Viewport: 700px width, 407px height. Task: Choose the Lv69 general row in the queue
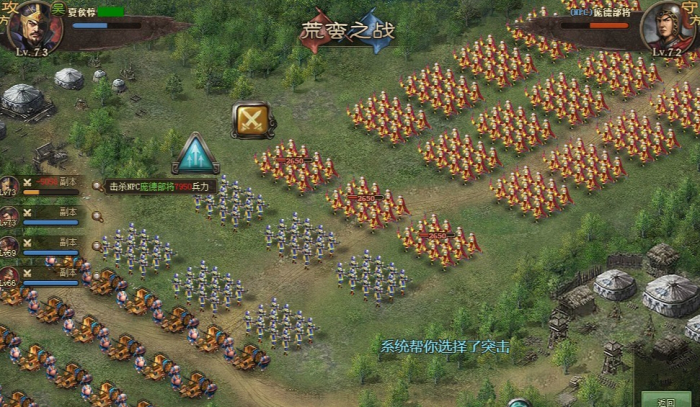coord(40,243)
